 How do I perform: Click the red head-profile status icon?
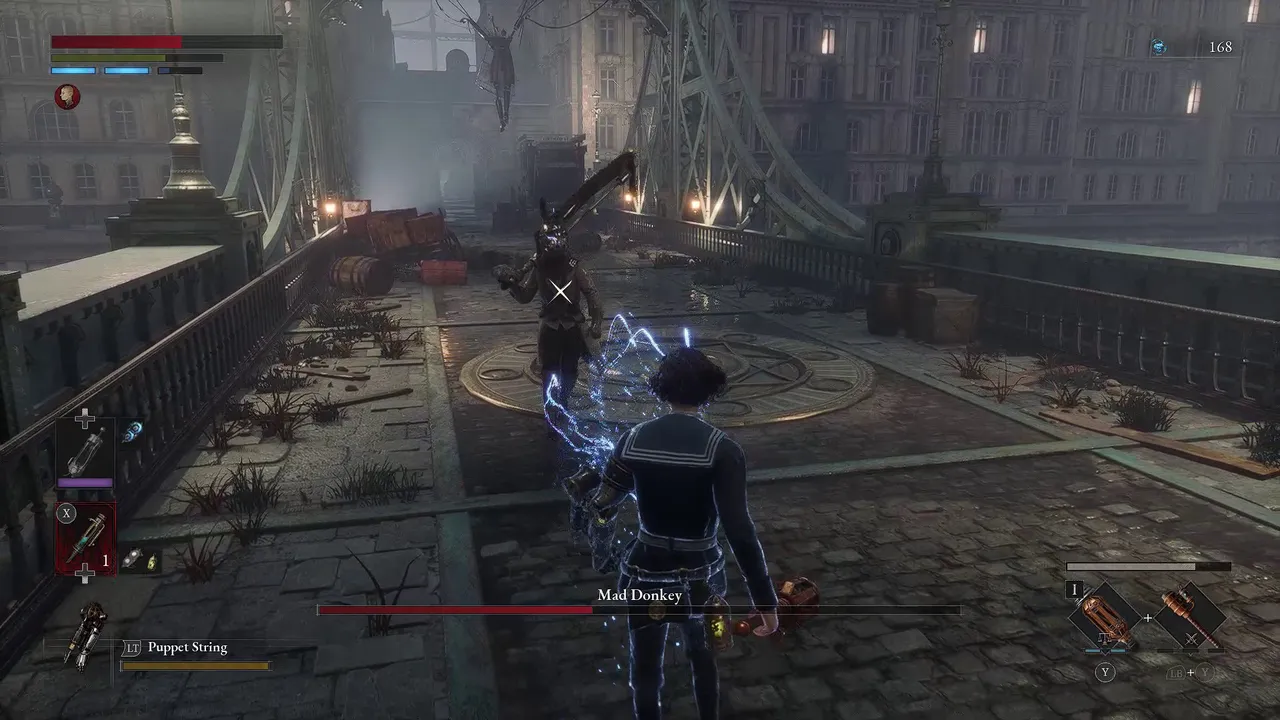pyautogui.click(x=67, y=96)
